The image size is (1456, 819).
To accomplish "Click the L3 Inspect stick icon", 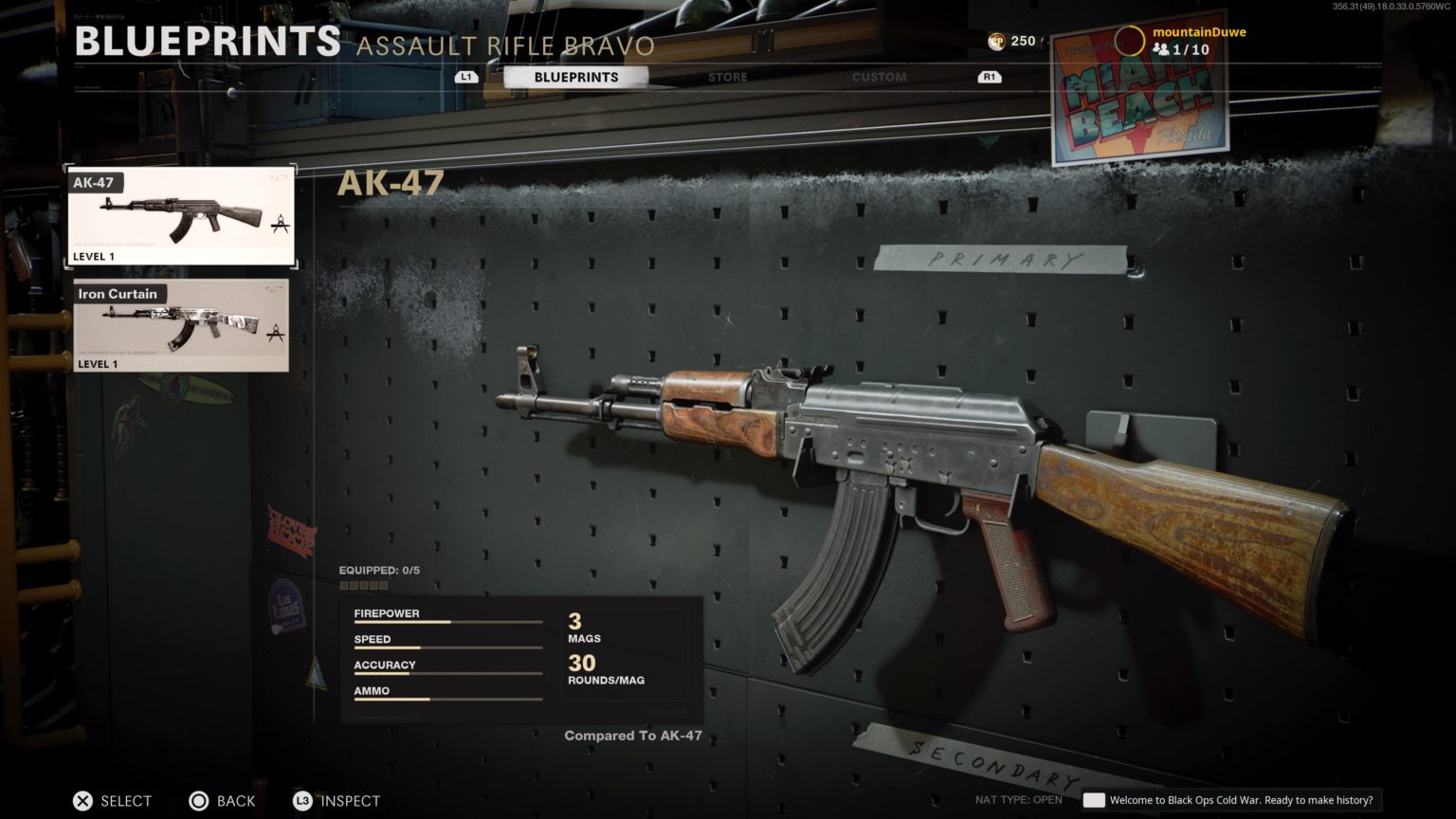I will tap(301, 801).
